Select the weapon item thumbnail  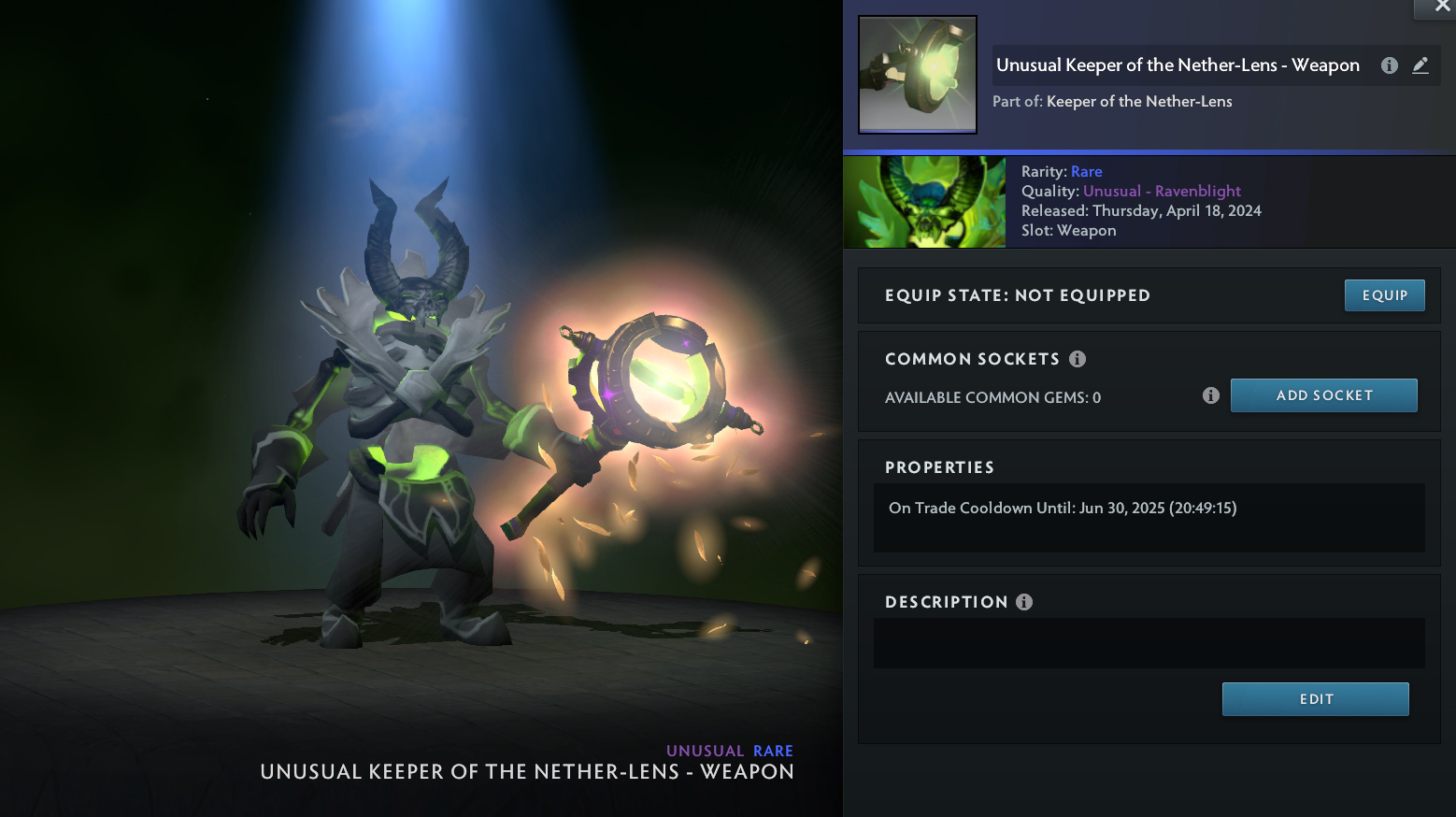pyautogui.click(x=918, y=75)
